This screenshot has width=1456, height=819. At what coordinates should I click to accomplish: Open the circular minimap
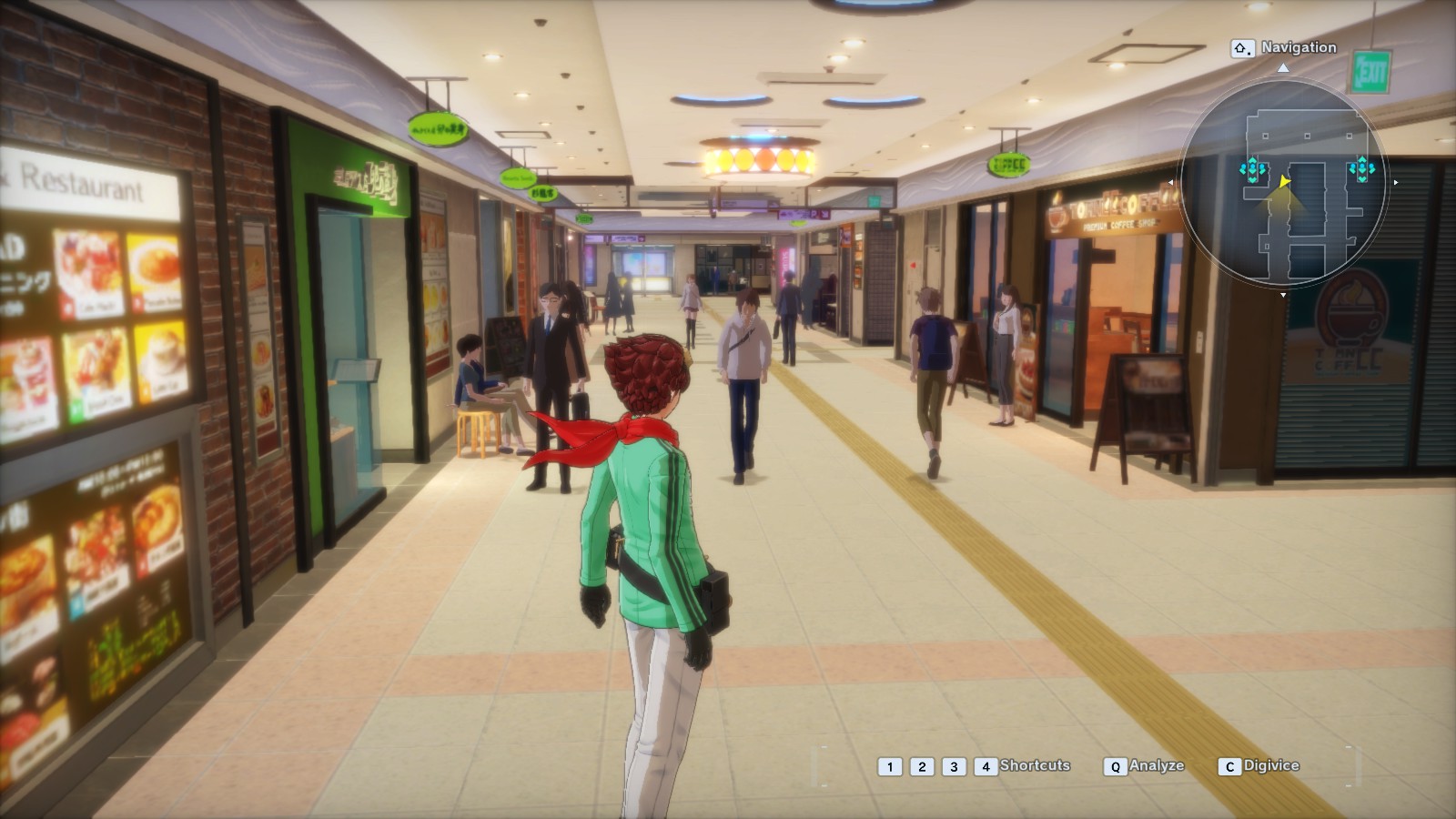coord(1283,182)
